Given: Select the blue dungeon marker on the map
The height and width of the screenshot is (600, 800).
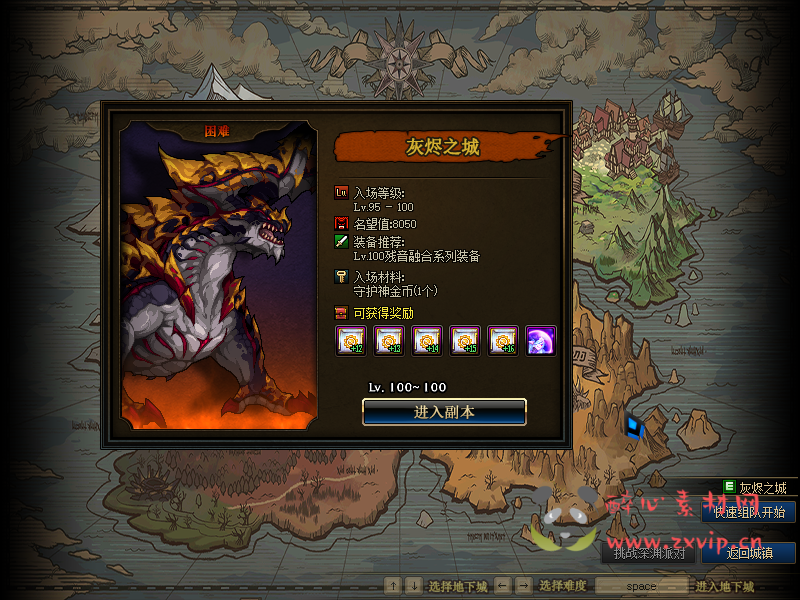Looking at the screenshot, I should tap(635, 425).
